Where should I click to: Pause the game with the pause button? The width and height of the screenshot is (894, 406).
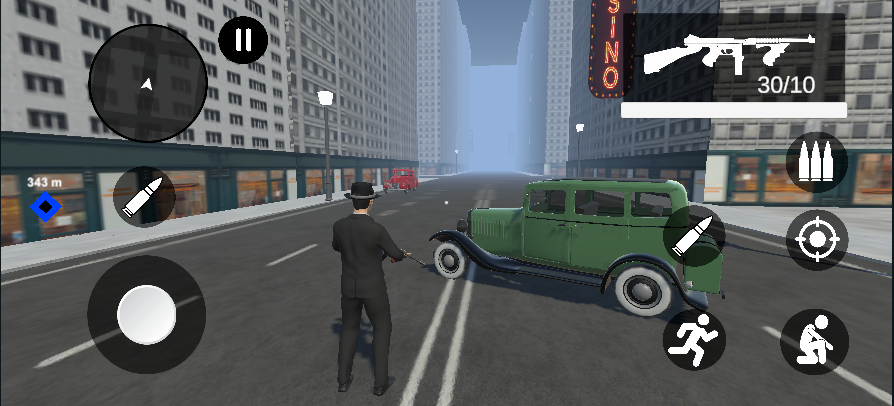(x=243, y=40)
